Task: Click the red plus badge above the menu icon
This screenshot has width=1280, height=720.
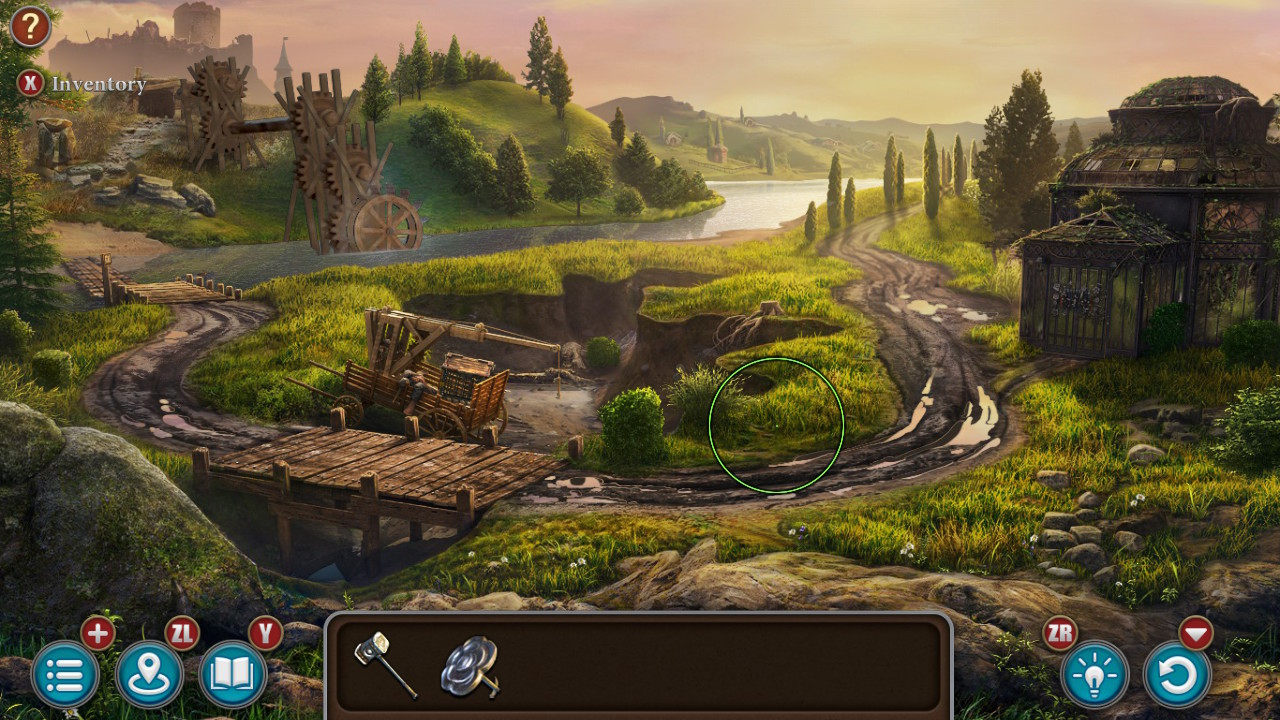Action: click(96, 633)
